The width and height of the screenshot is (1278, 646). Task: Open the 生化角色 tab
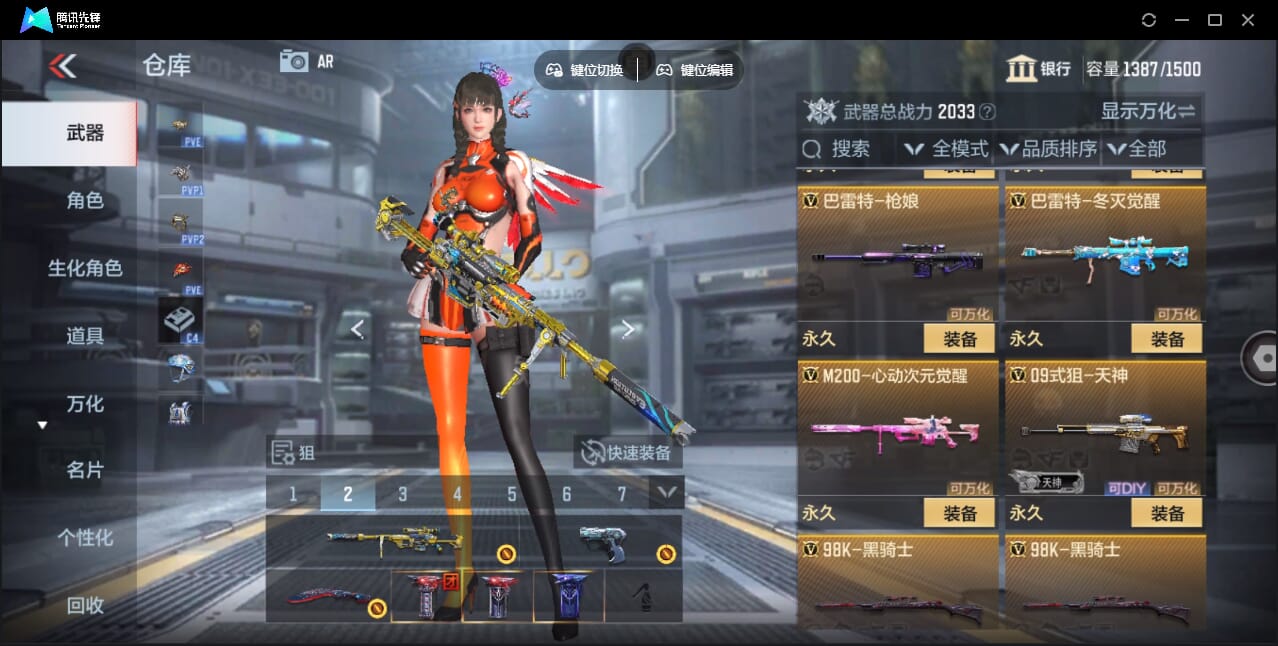click(85, 268)
